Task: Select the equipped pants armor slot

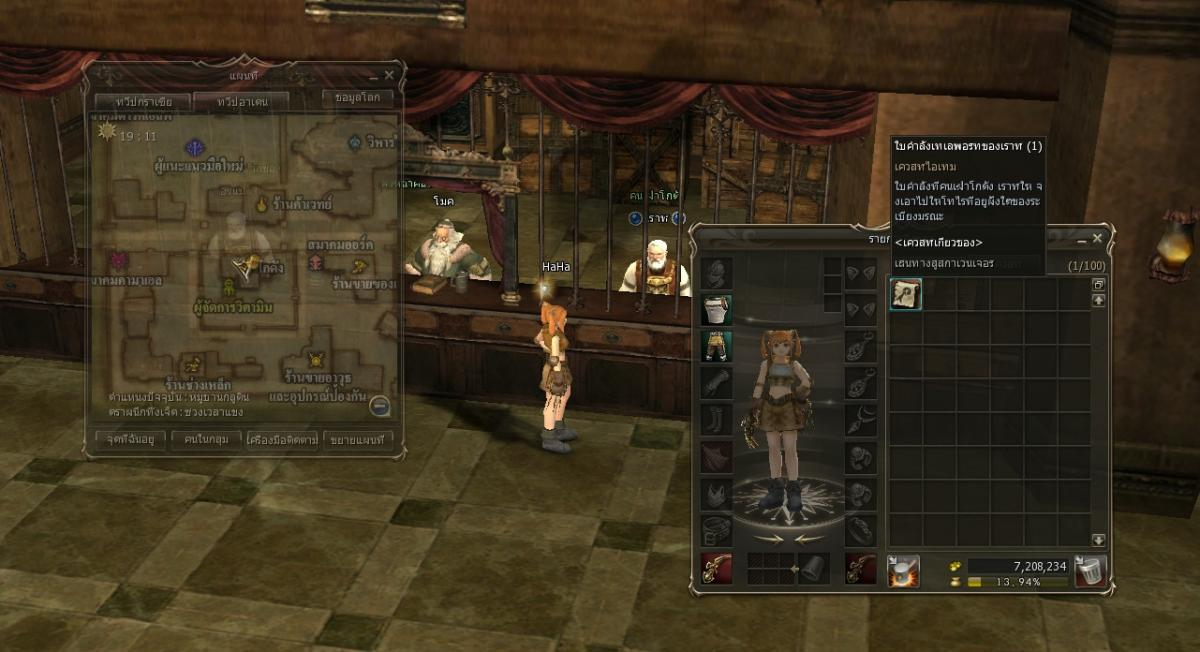Action: (716, 346)
